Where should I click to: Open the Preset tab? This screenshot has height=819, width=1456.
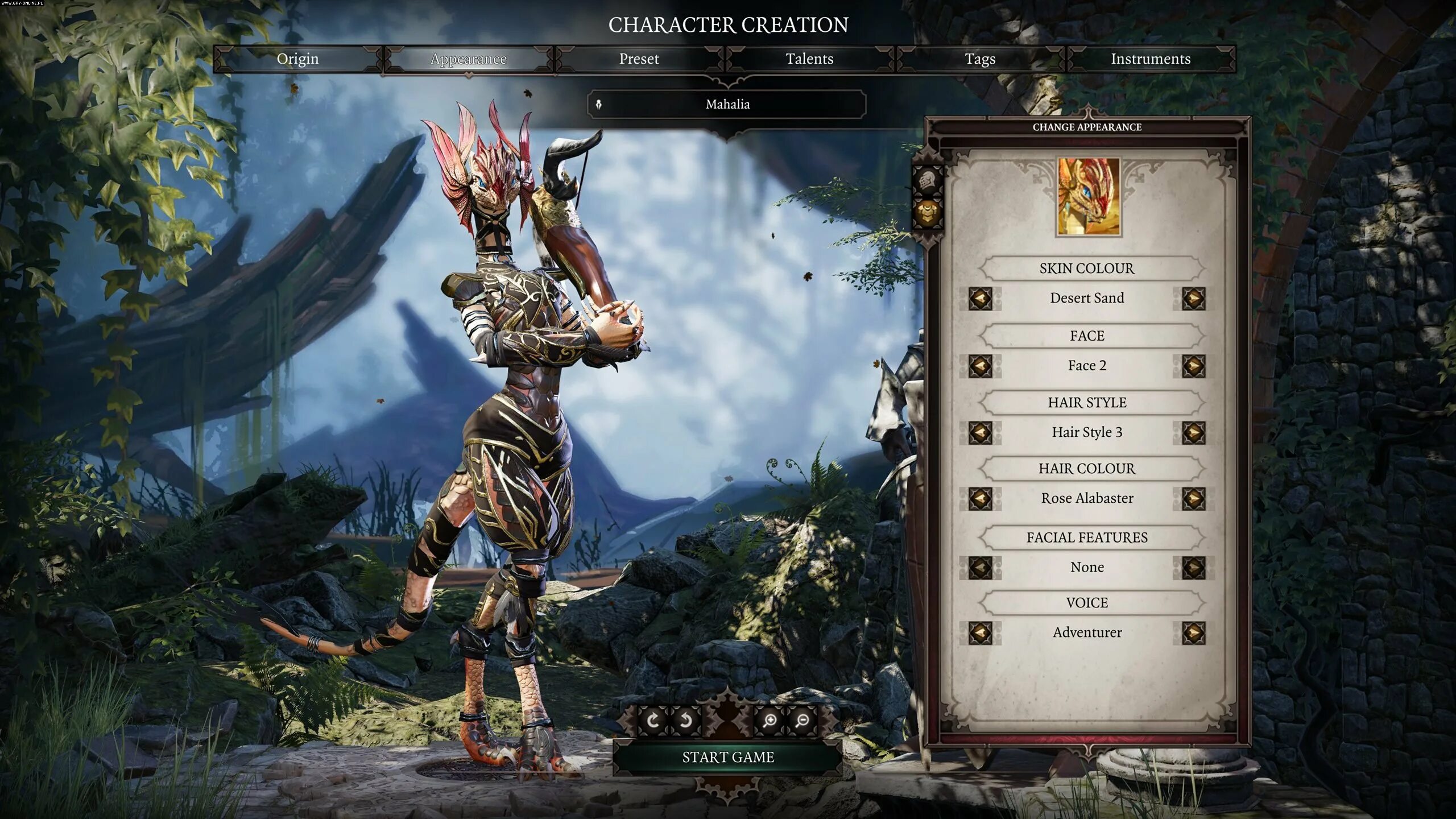tap(639, 59)
